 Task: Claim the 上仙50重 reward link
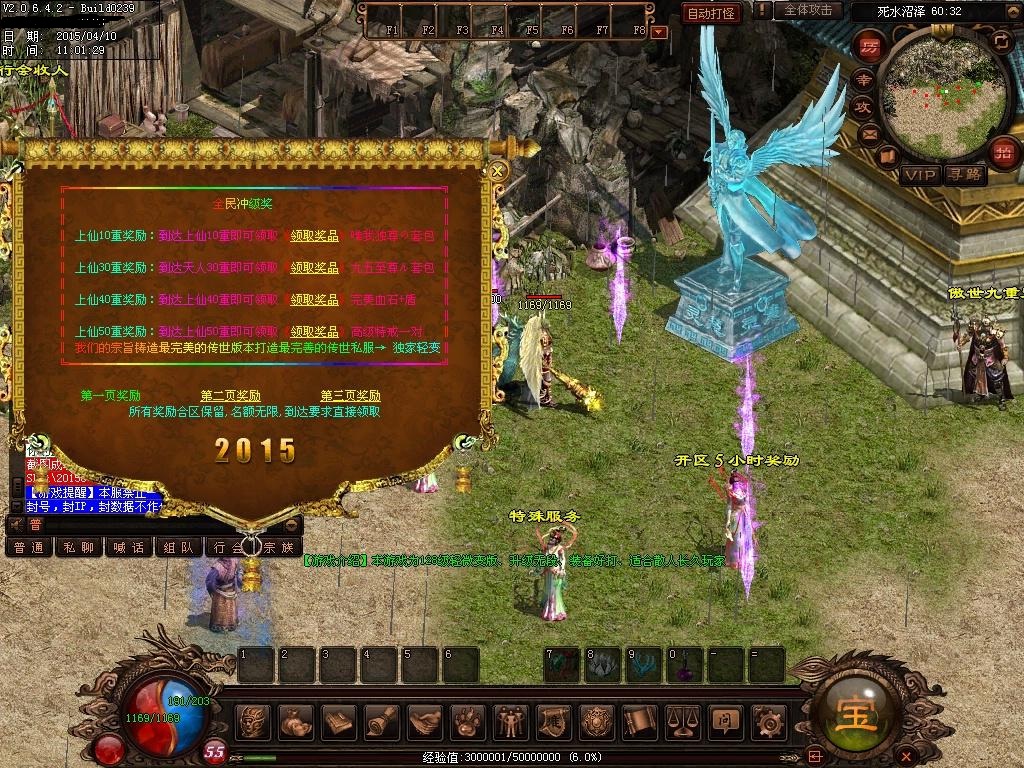click(x=314, y=331)
